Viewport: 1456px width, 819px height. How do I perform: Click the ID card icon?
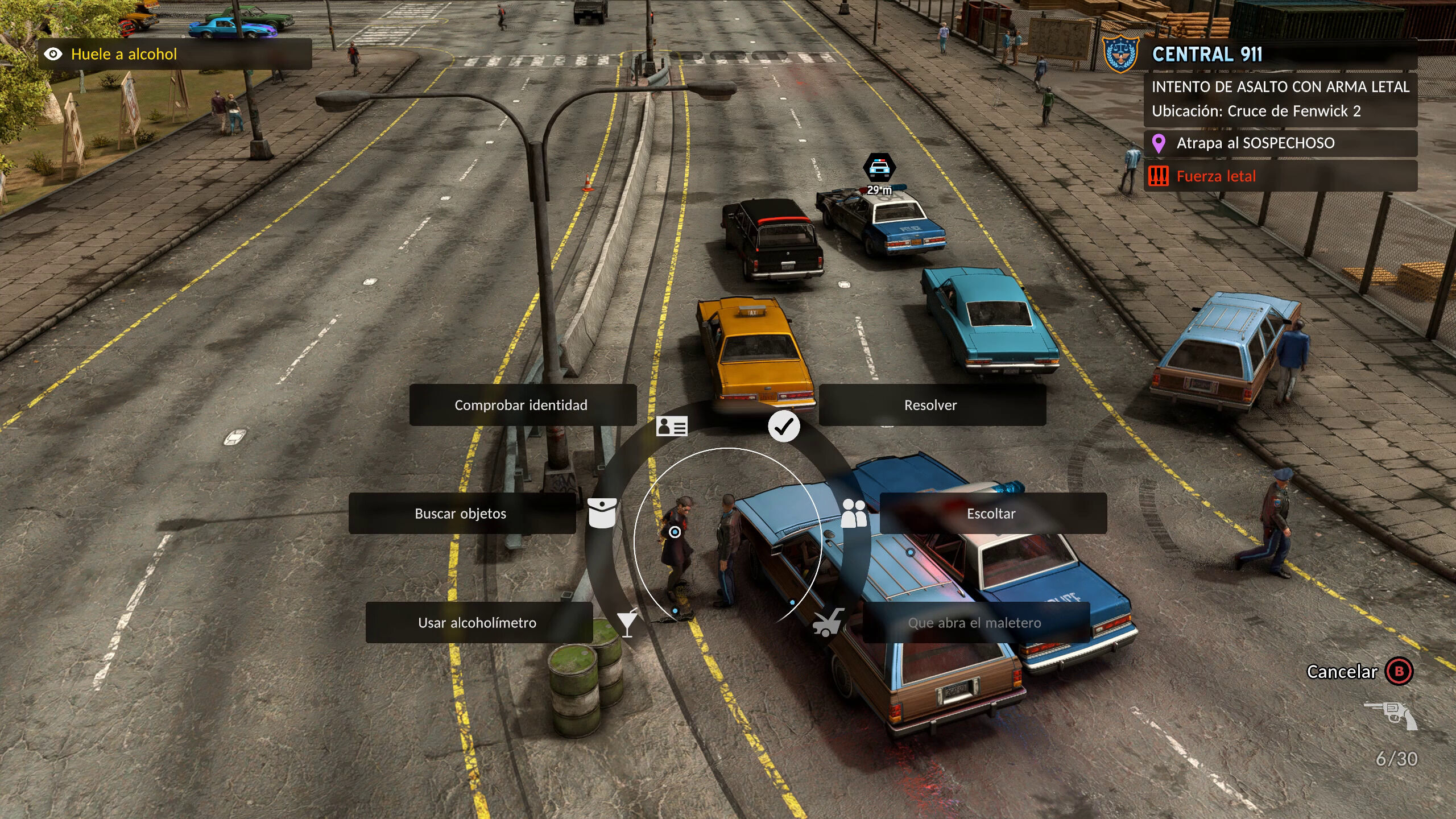pos(672,427)
